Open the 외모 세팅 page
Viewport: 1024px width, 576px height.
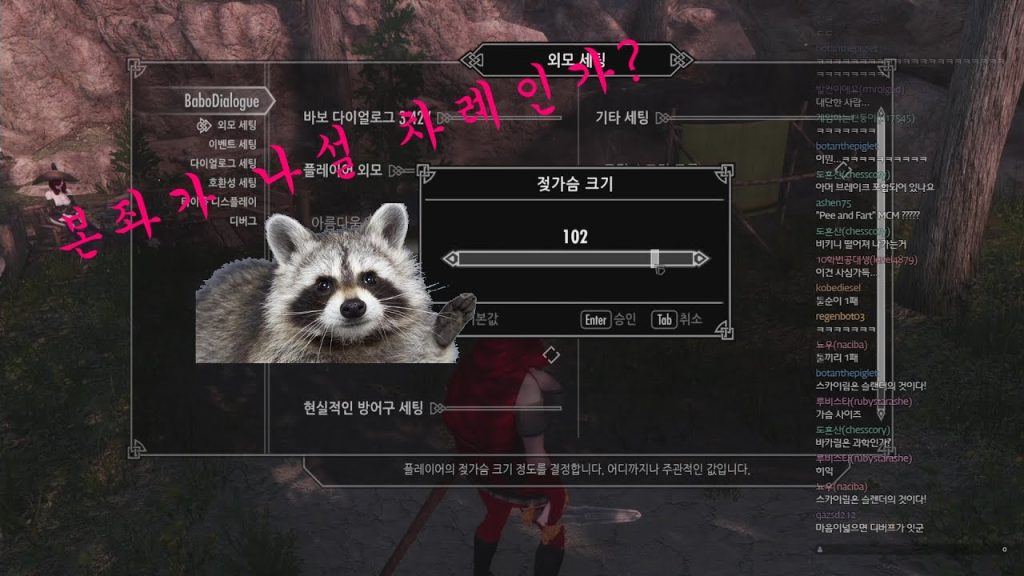click(236, 125)
